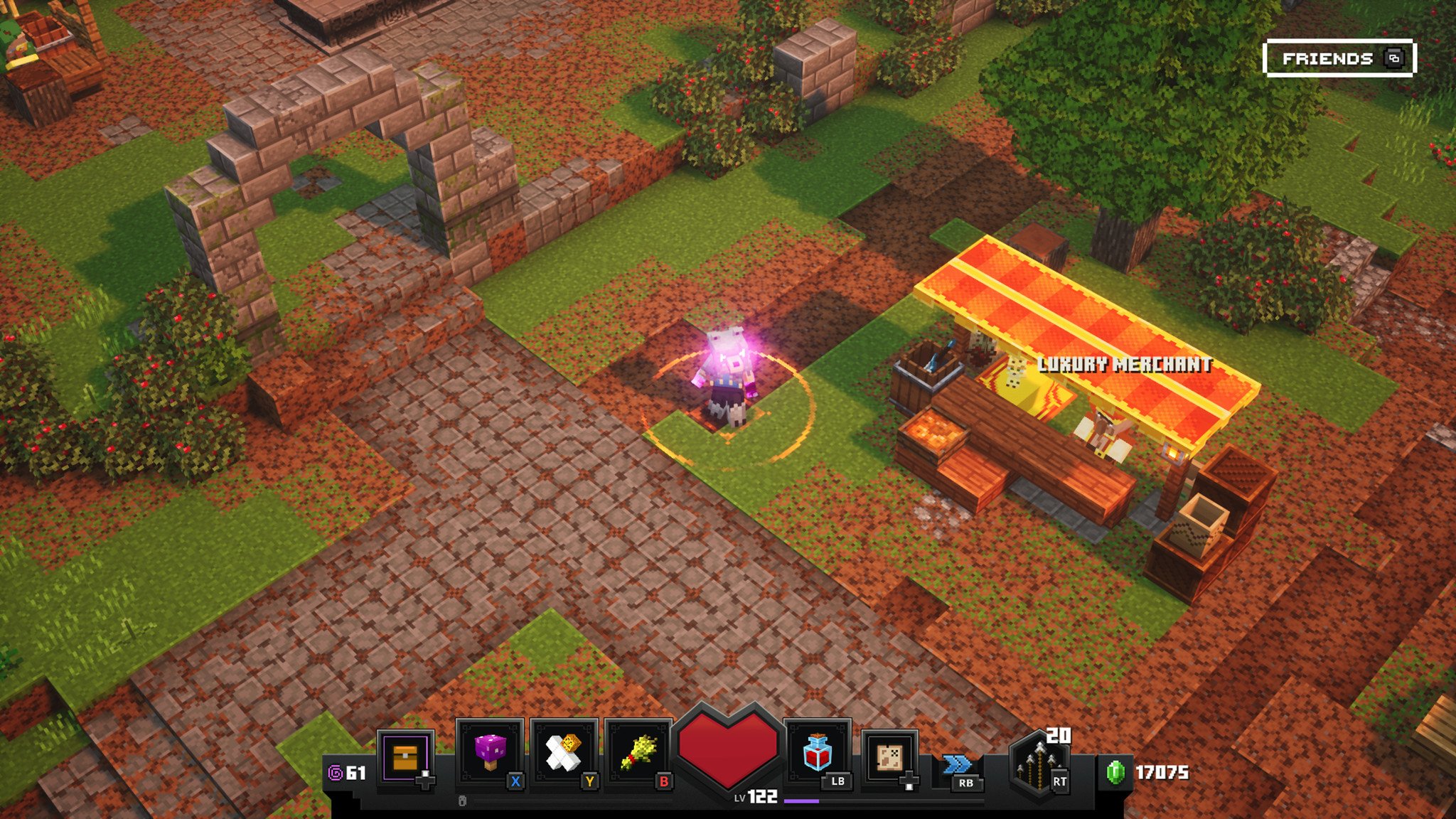The image size is (1456, 819).
Task: Open the Friends panel
Action: click(x=1339, y=58)
